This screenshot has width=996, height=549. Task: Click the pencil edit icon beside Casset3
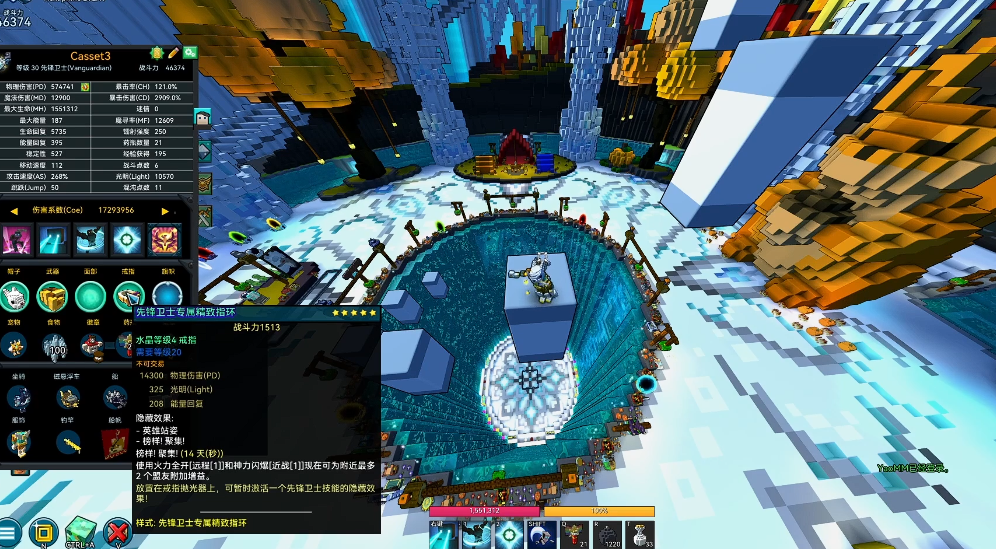tap(174, 52)
